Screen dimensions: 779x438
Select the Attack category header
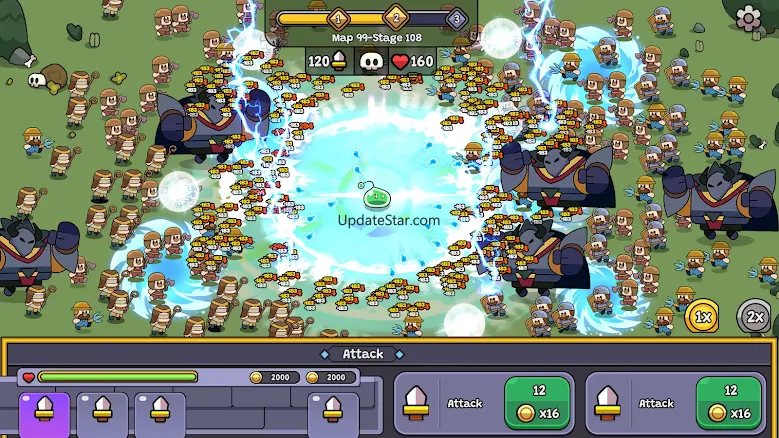point(363,353)
